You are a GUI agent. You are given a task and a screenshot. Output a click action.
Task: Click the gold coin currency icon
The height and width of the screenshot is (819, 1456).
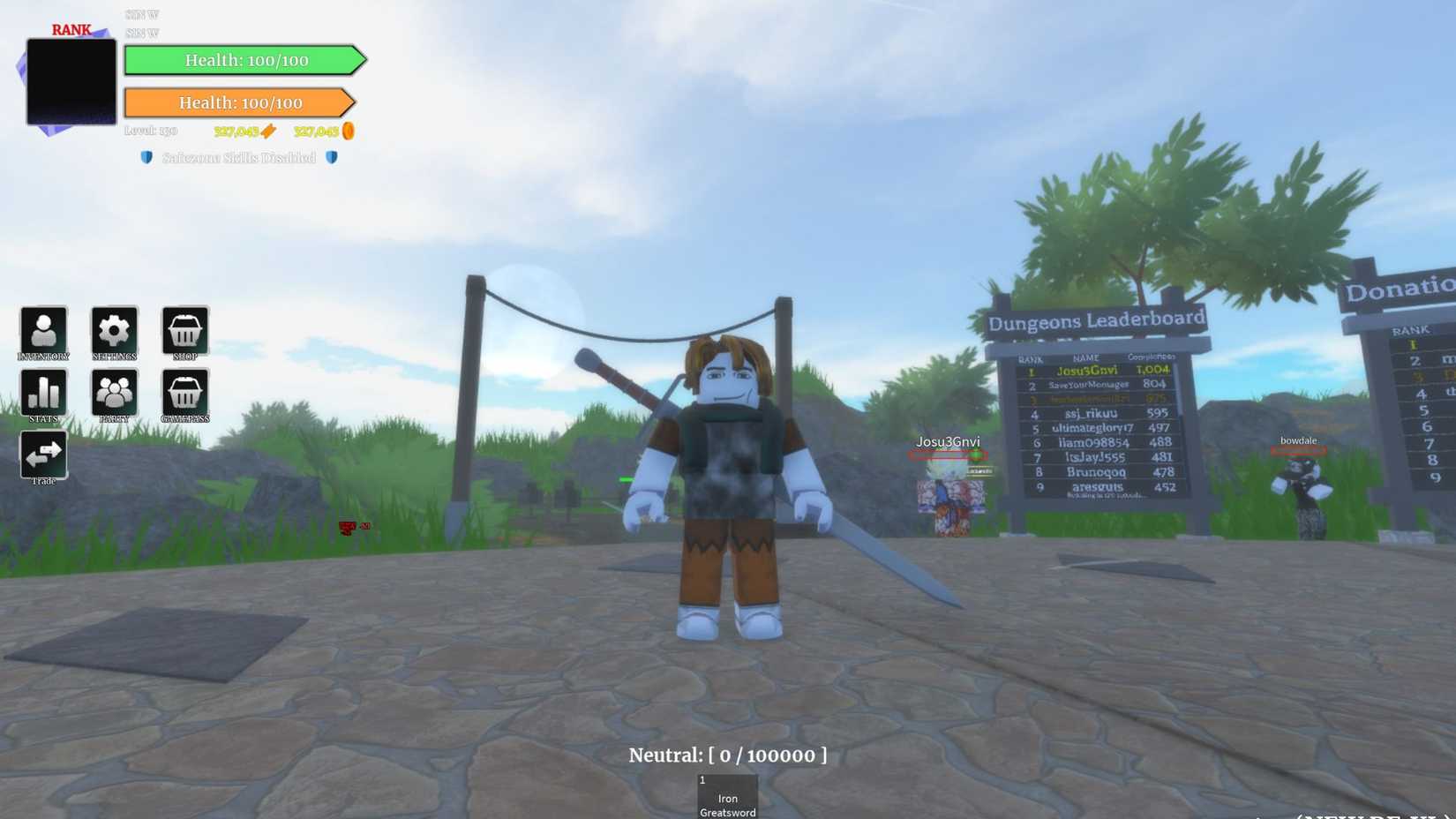click(349, 131)
